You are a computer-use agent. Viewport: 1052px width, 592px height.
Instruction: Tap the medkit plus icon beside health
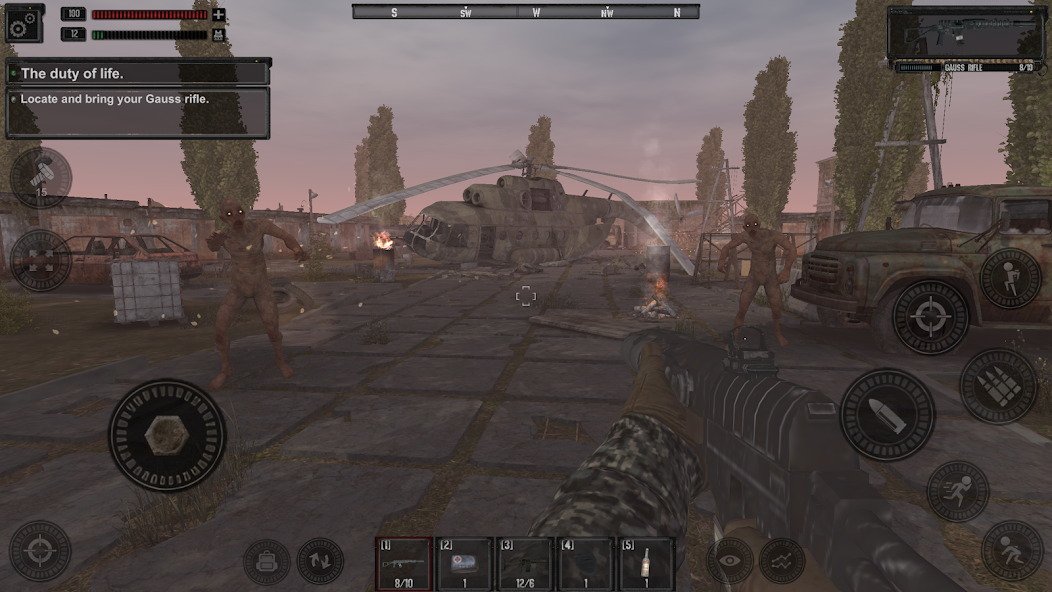coord(219,15)
